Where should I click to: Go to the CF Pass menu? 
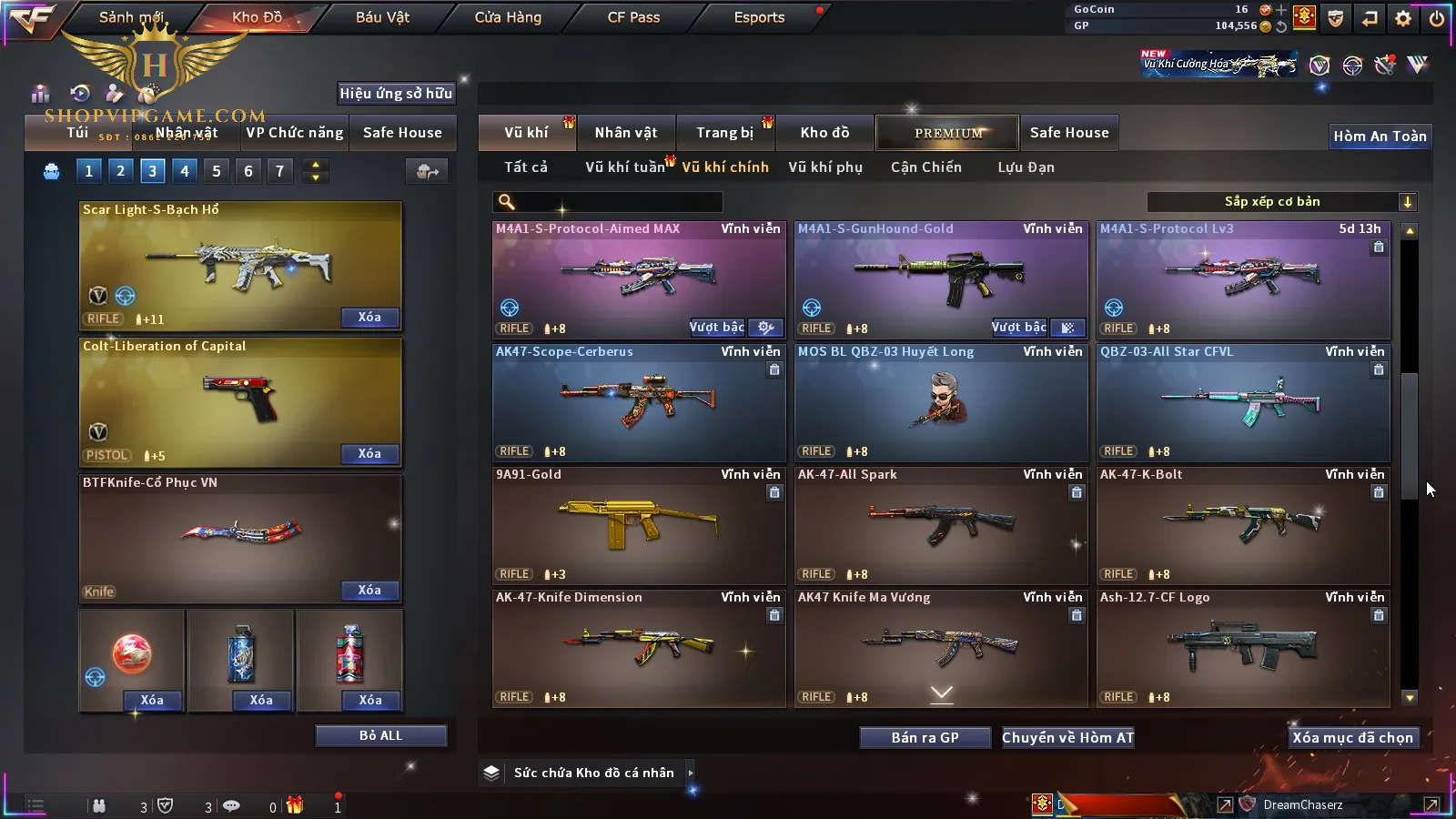point(633,17)
